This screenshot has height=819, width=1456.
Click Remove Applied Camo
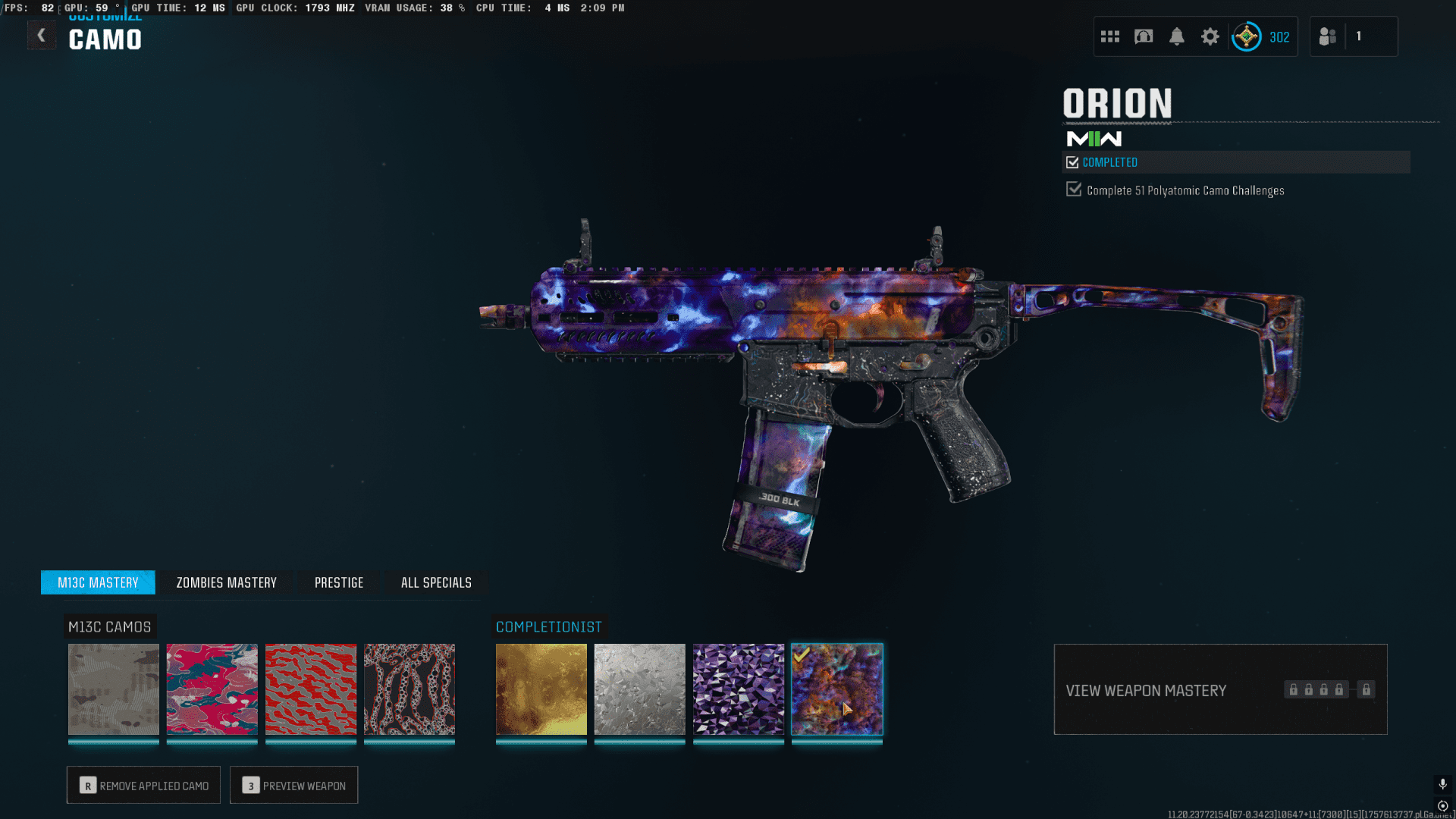[143, 786]
